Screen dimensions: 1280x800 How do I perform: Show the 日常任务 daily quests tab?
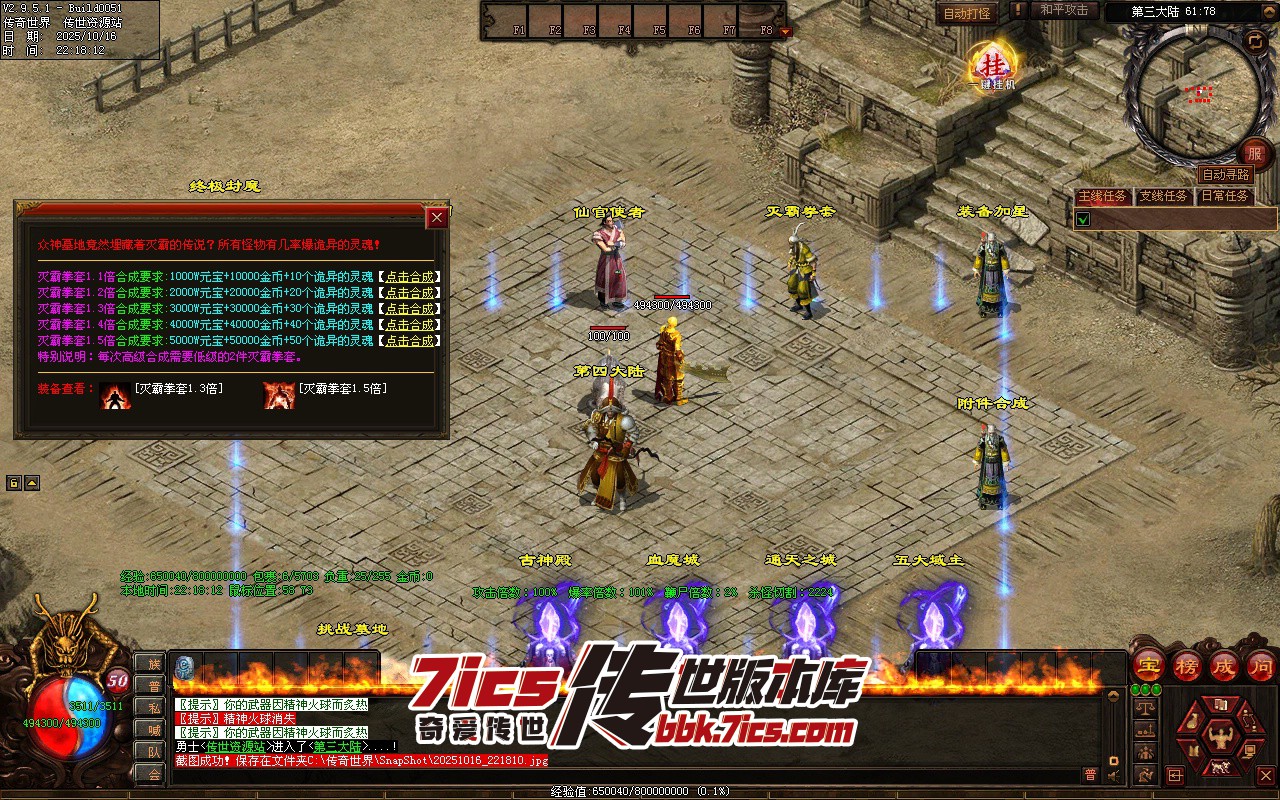1225,196
